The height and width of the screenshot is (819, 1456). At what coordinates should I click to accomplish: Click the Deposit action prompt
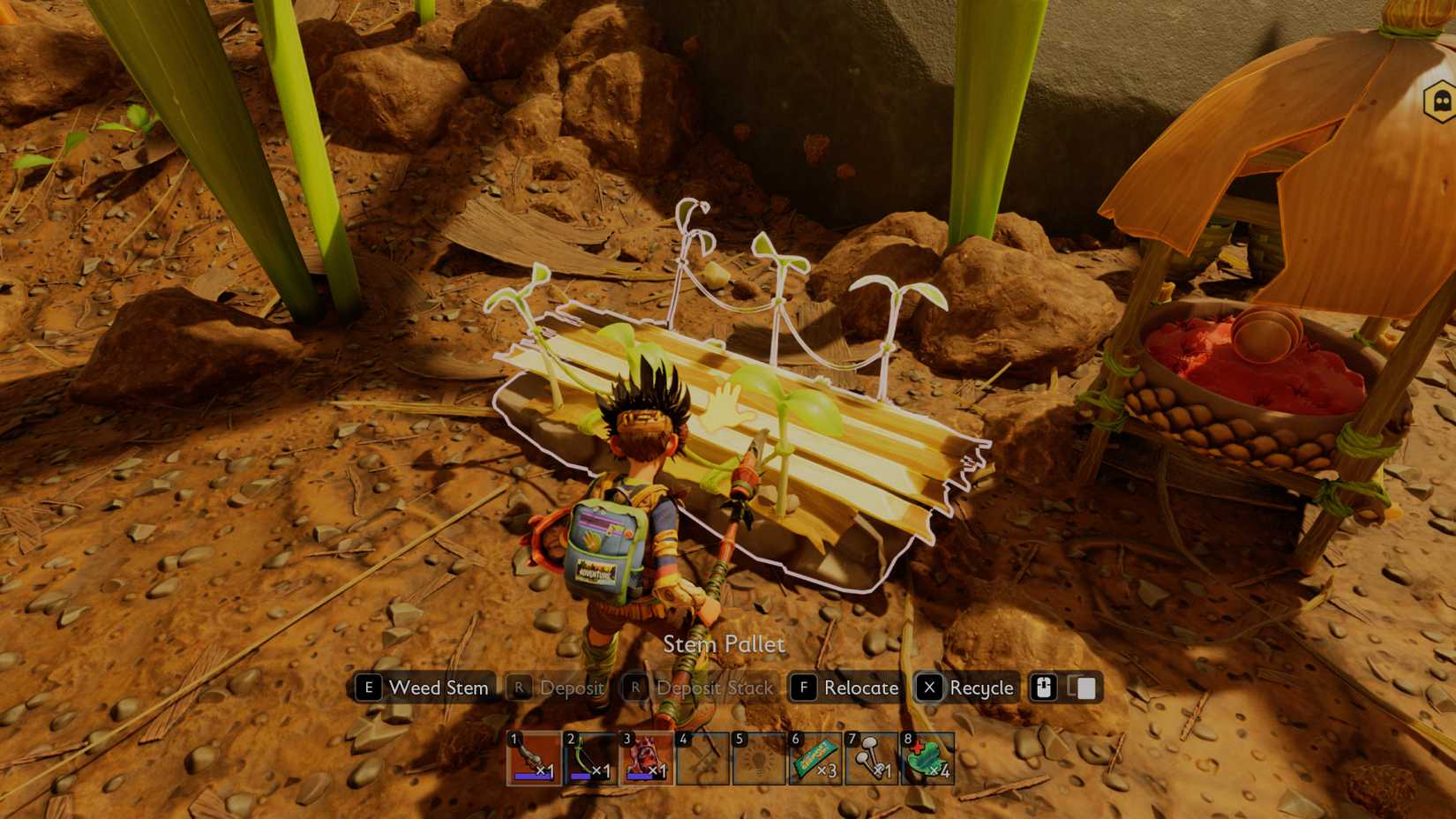pos(571,688)
